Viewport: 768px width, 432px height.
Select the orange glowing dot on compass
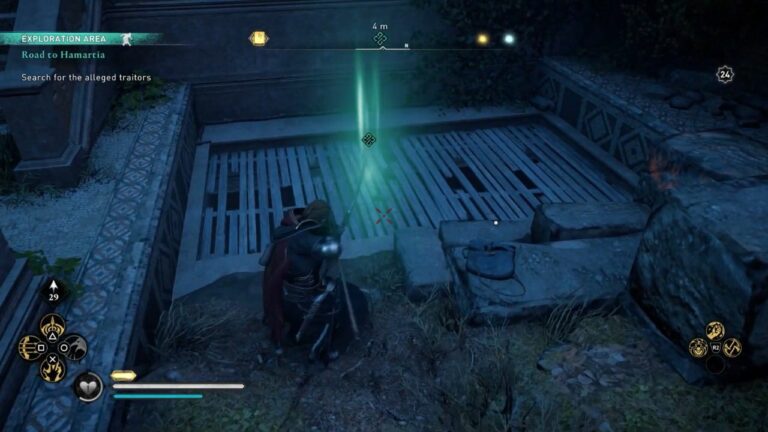[x=482, y=39]
